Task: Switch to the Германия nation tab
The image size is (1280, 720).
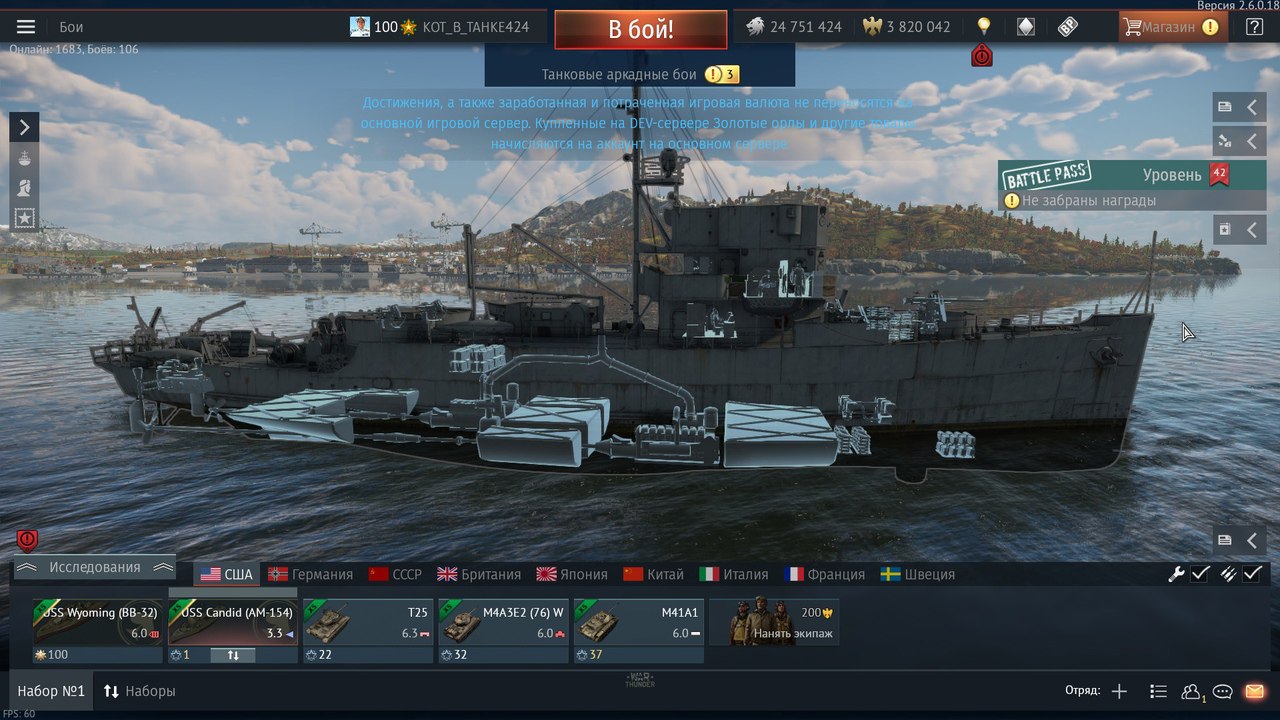Action: point(310,574)
